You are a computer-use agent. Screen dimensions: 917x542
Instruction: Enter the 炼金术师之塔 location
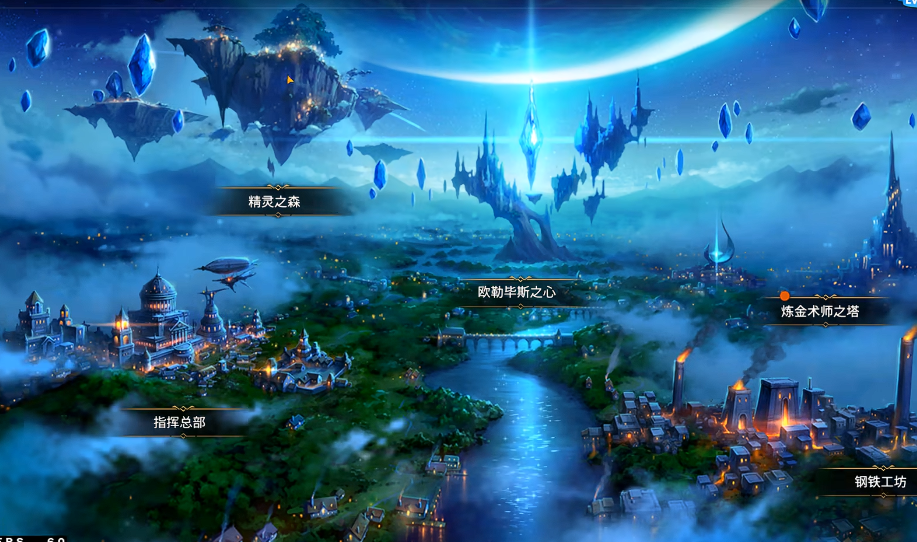coord(820,311)
